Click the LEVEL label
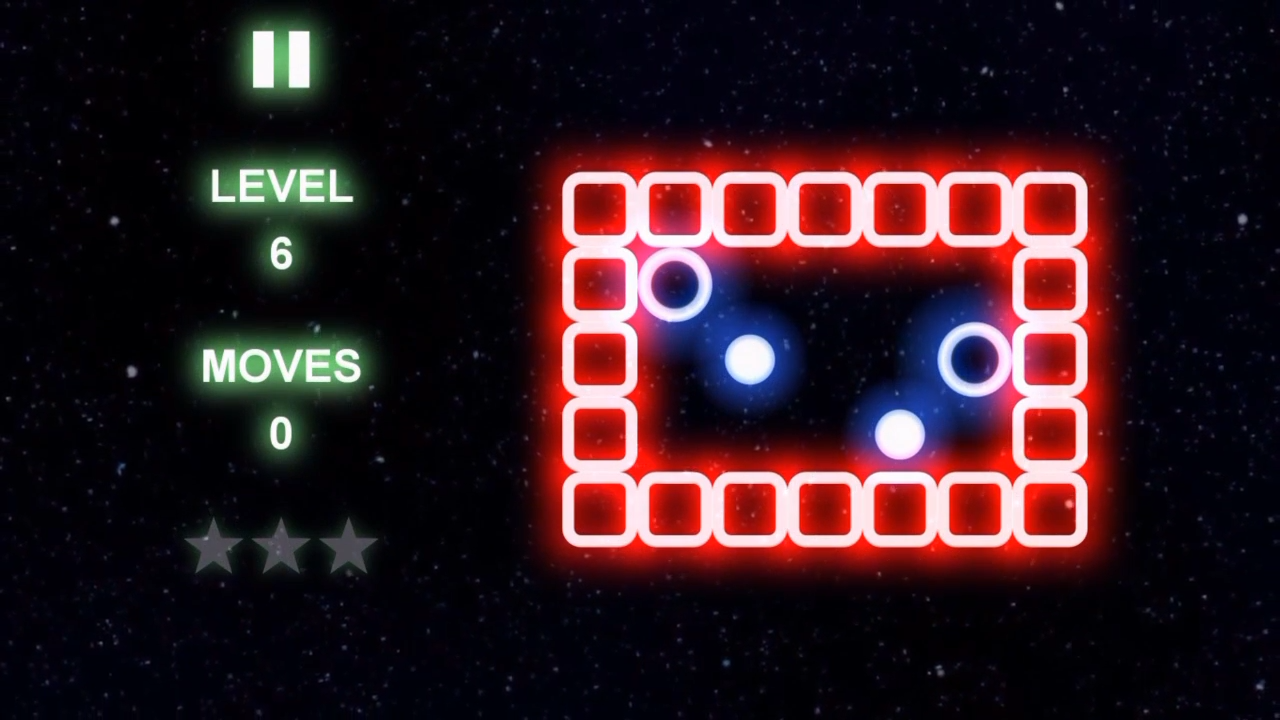 pos(281,187)
